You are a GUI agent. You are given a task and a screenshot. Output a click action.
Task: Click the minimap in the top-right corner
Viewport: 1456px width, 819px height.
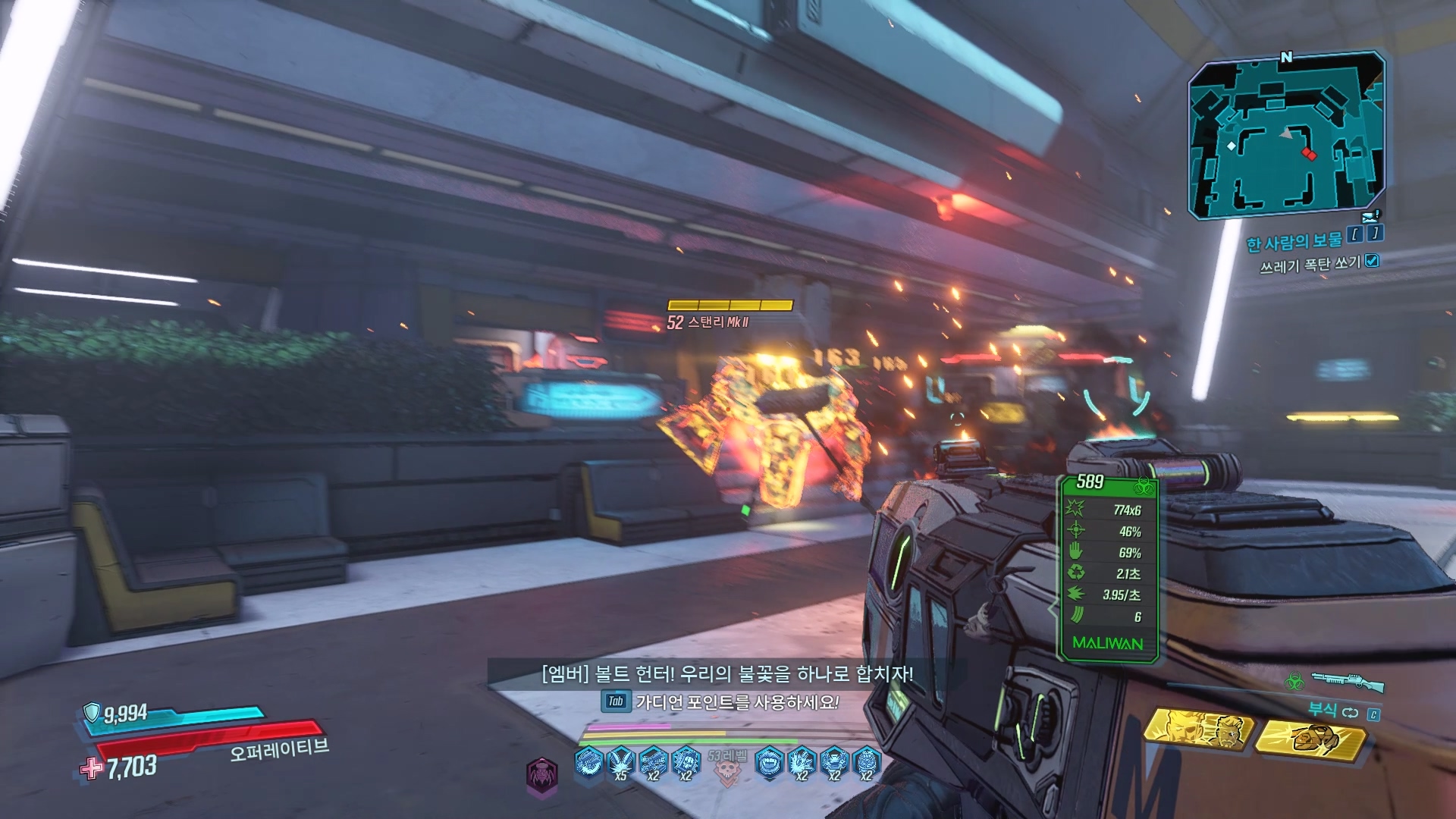click(1286, 136)
